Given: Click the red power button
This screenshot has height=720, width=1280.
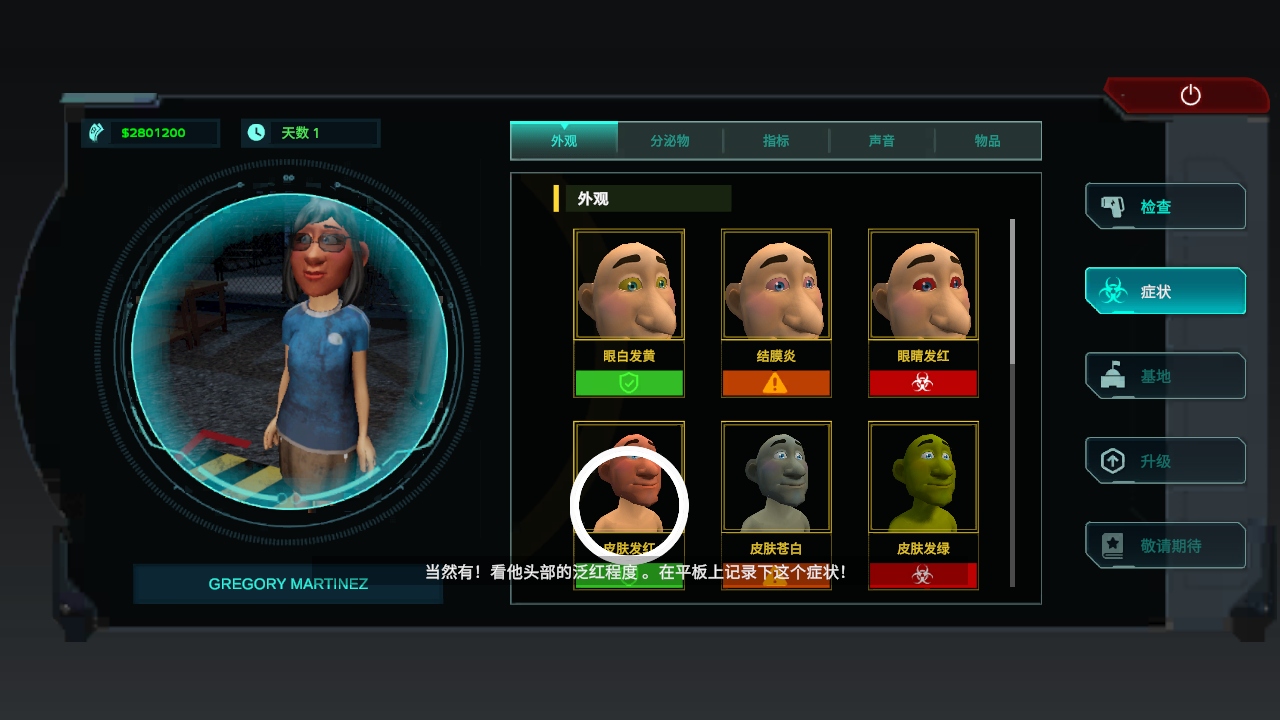Looking at the screenshot, I should [1190, 95].
